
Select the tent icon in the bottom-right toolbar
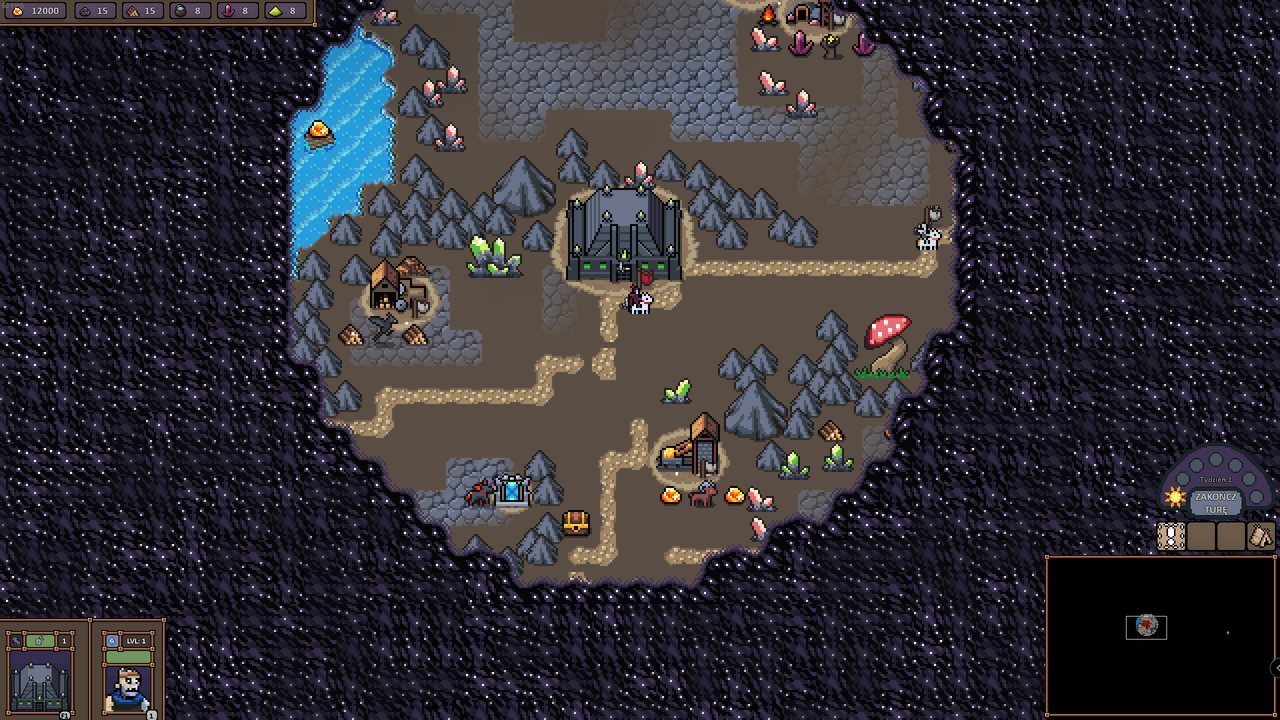pos(1260,535)
